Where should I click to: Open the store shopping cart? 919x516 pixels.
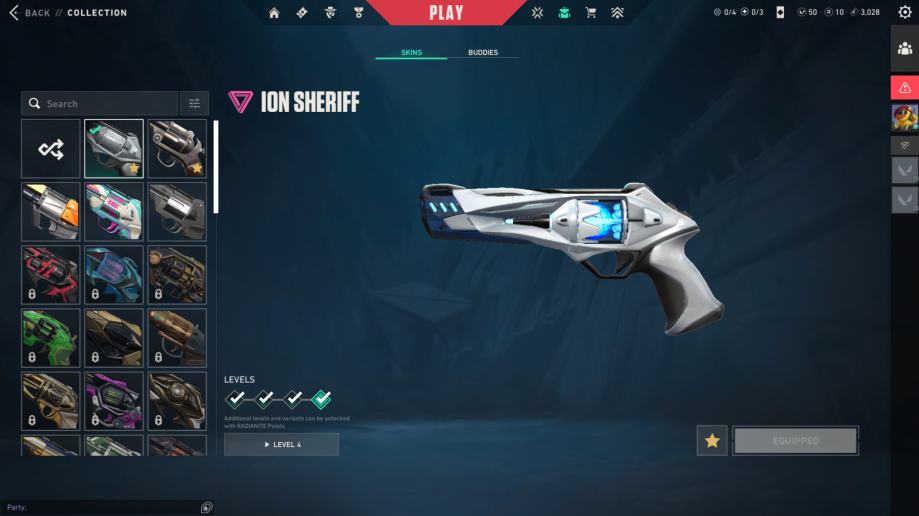coord(590,13)
